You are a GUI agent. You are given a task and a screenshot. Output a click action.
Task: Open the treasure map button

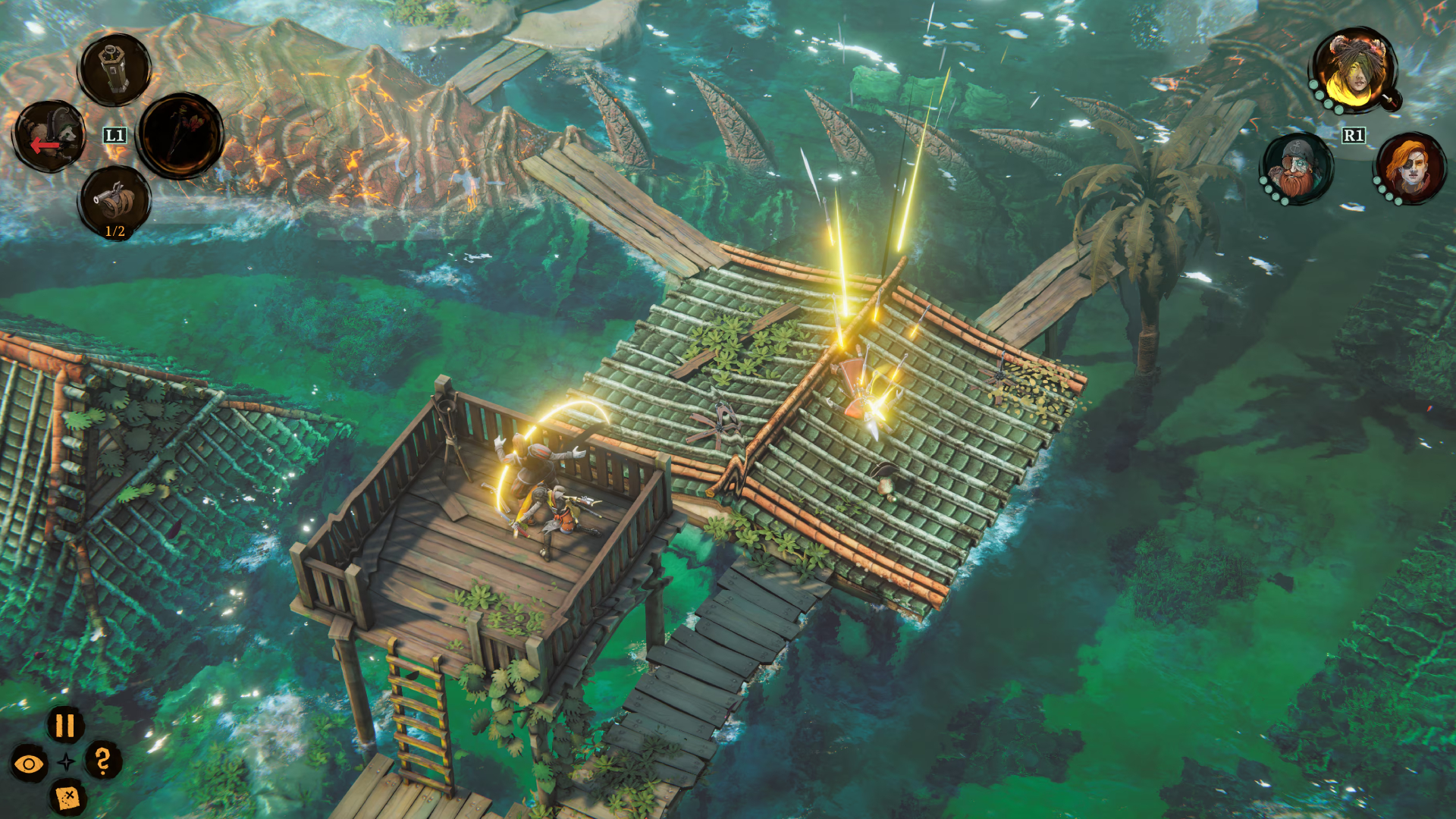click(x=67, y=797)
